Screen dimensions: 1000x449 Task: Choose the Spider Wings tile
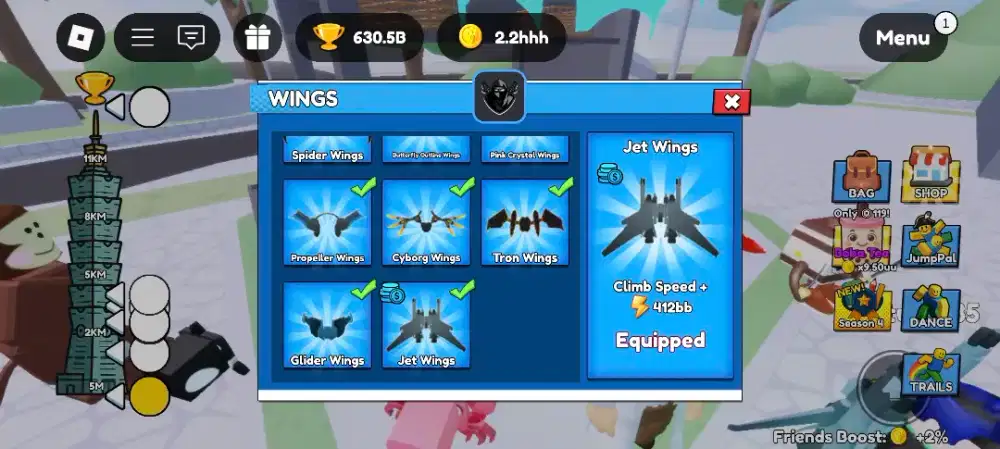327,150
